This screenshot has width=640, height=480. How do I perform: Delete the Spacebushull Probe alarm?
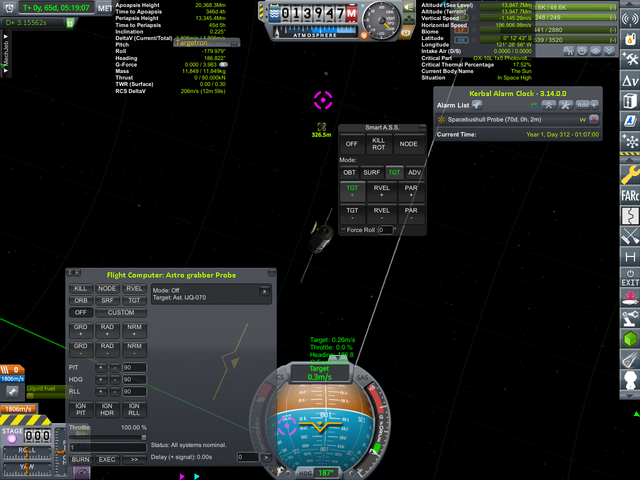click(594, 120)
